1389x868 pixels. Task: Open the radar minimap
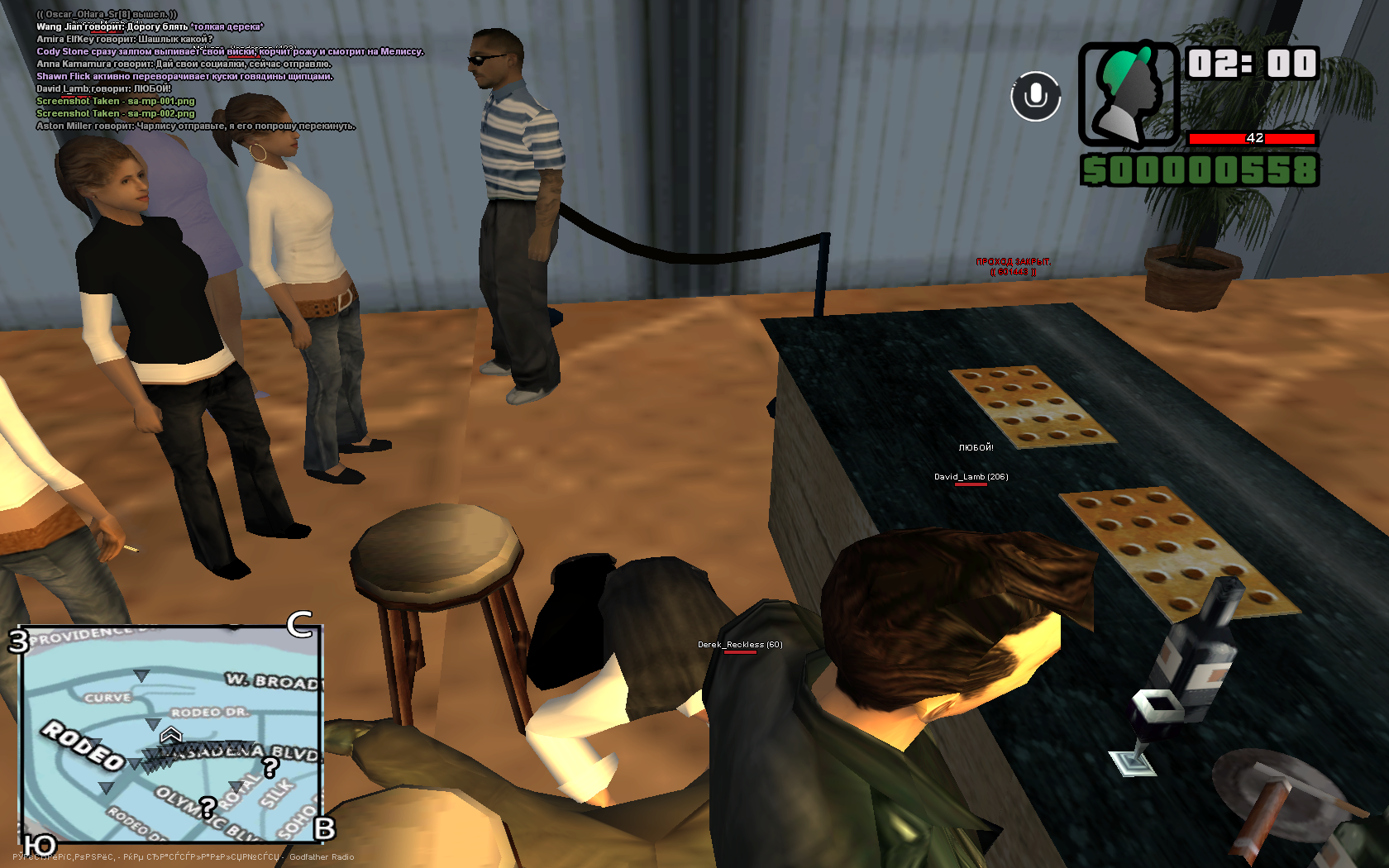170,734
